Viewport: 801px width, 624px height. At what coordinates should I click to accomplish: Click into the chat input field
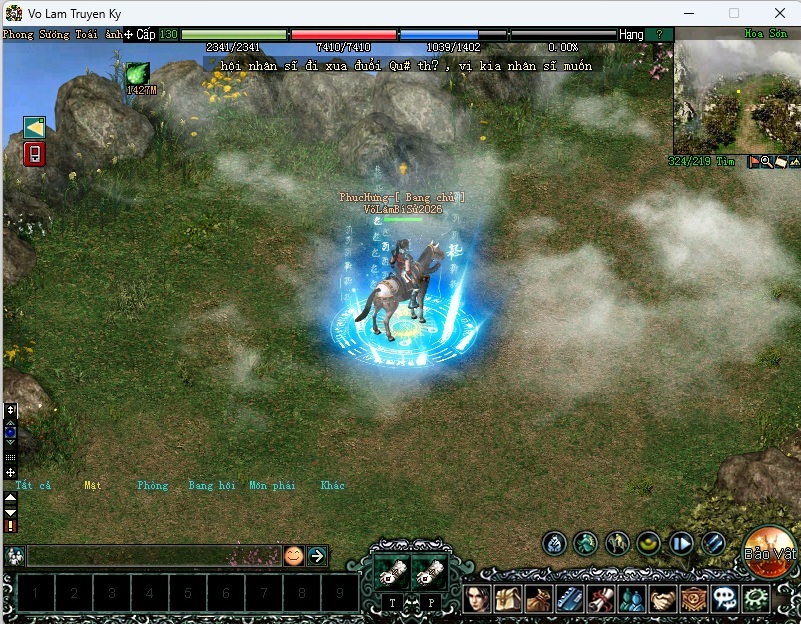pyautogui.click(x=150, y=556)
